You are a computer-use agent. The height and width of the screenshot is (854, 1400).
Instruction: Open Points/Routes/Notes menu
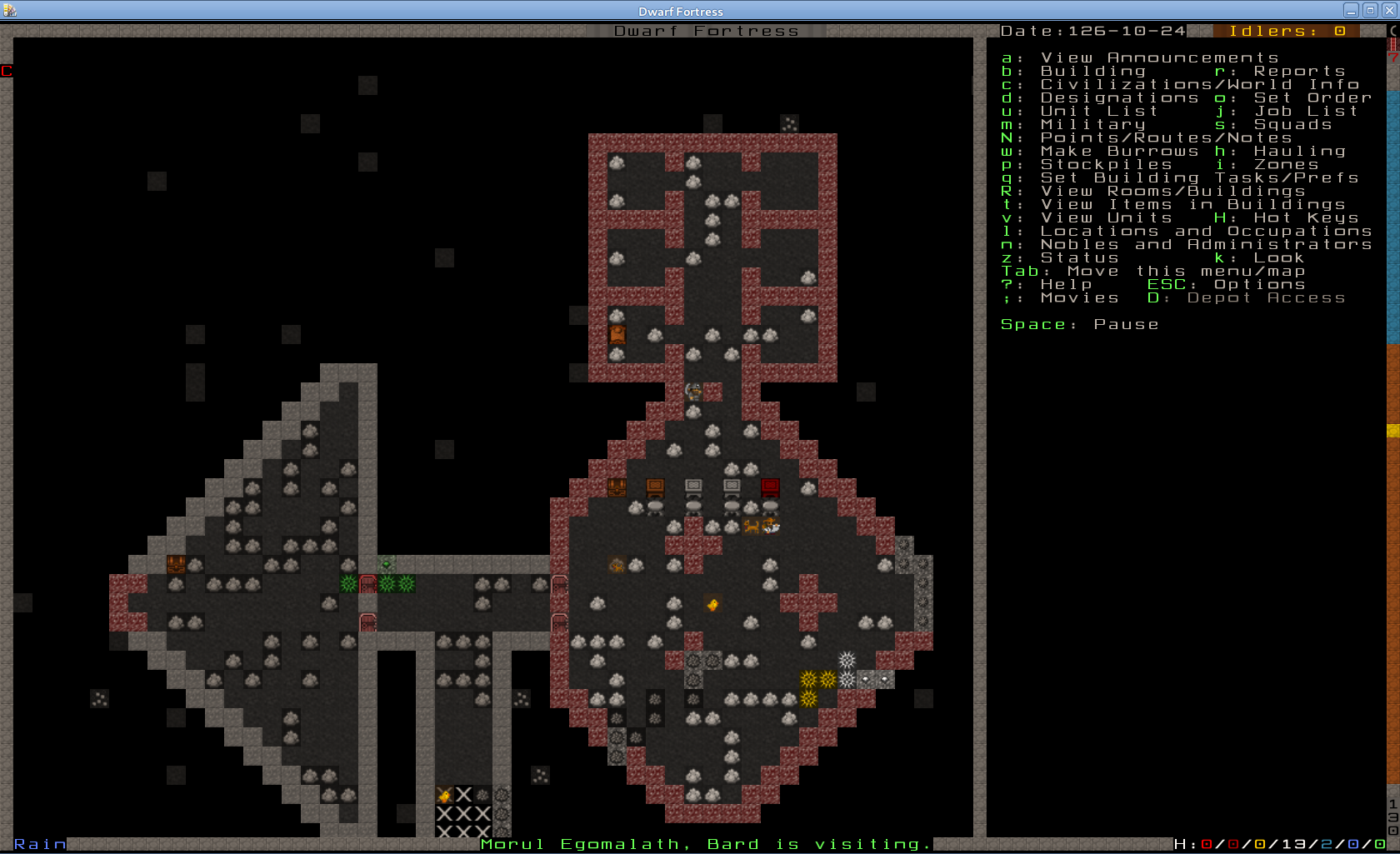[1166, 137]
